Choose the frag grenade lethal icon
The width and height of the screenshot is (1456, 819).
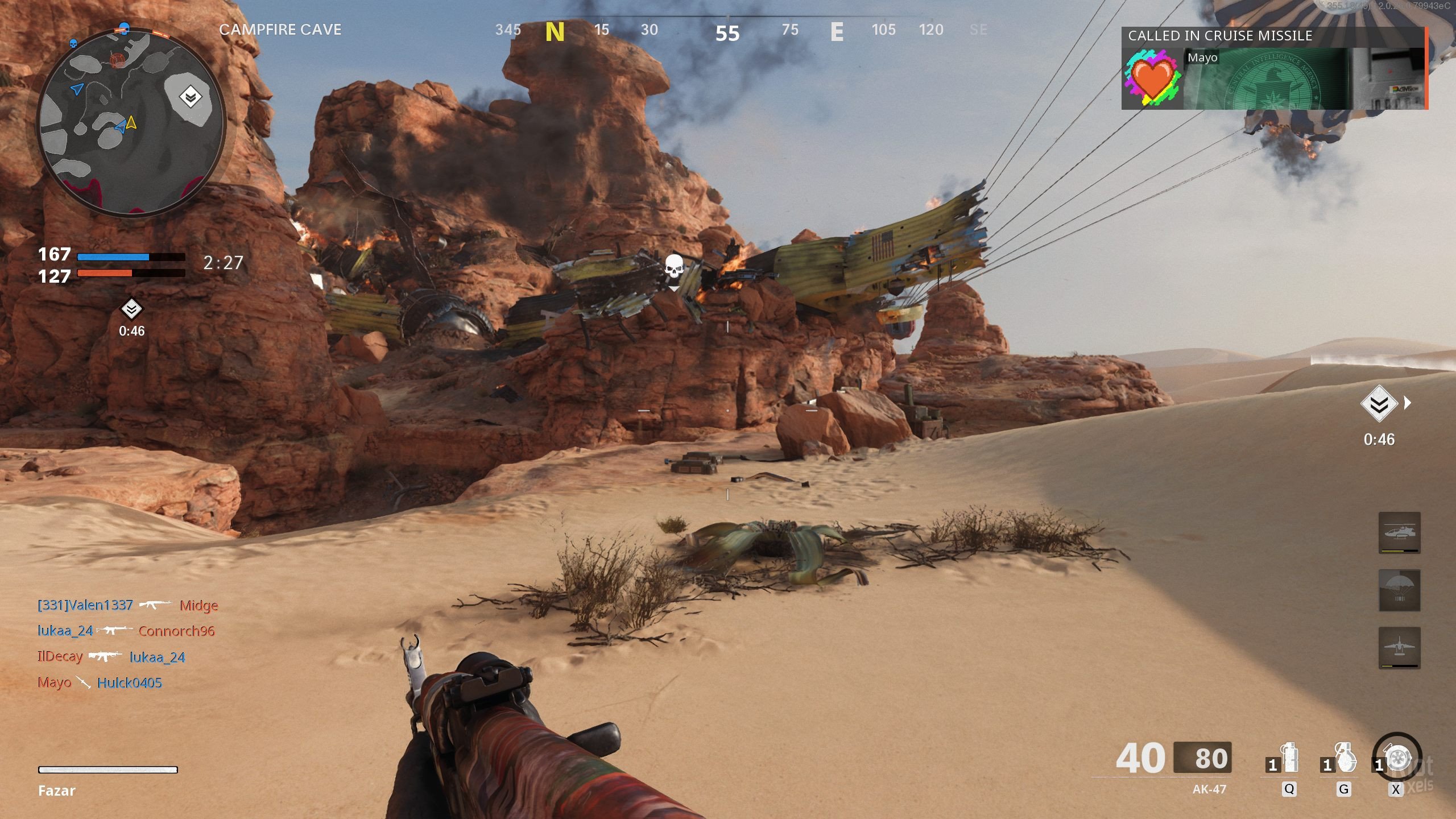coord(1343,759)
